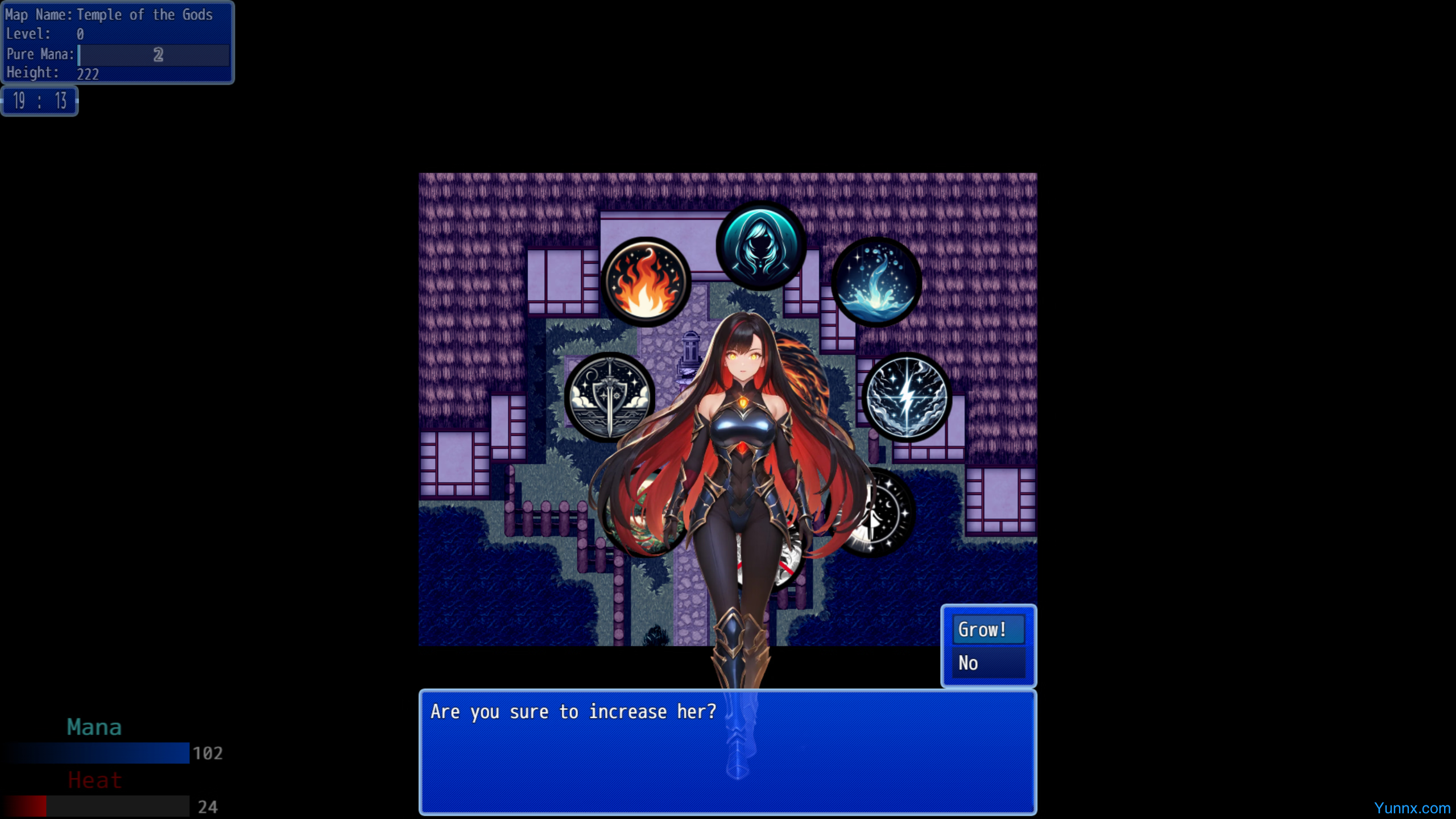Image resolution: width=1456 pixels, height=819 pixels.
Task: Advance the "Are you sure" dialogue box
Action: (727, 752)
